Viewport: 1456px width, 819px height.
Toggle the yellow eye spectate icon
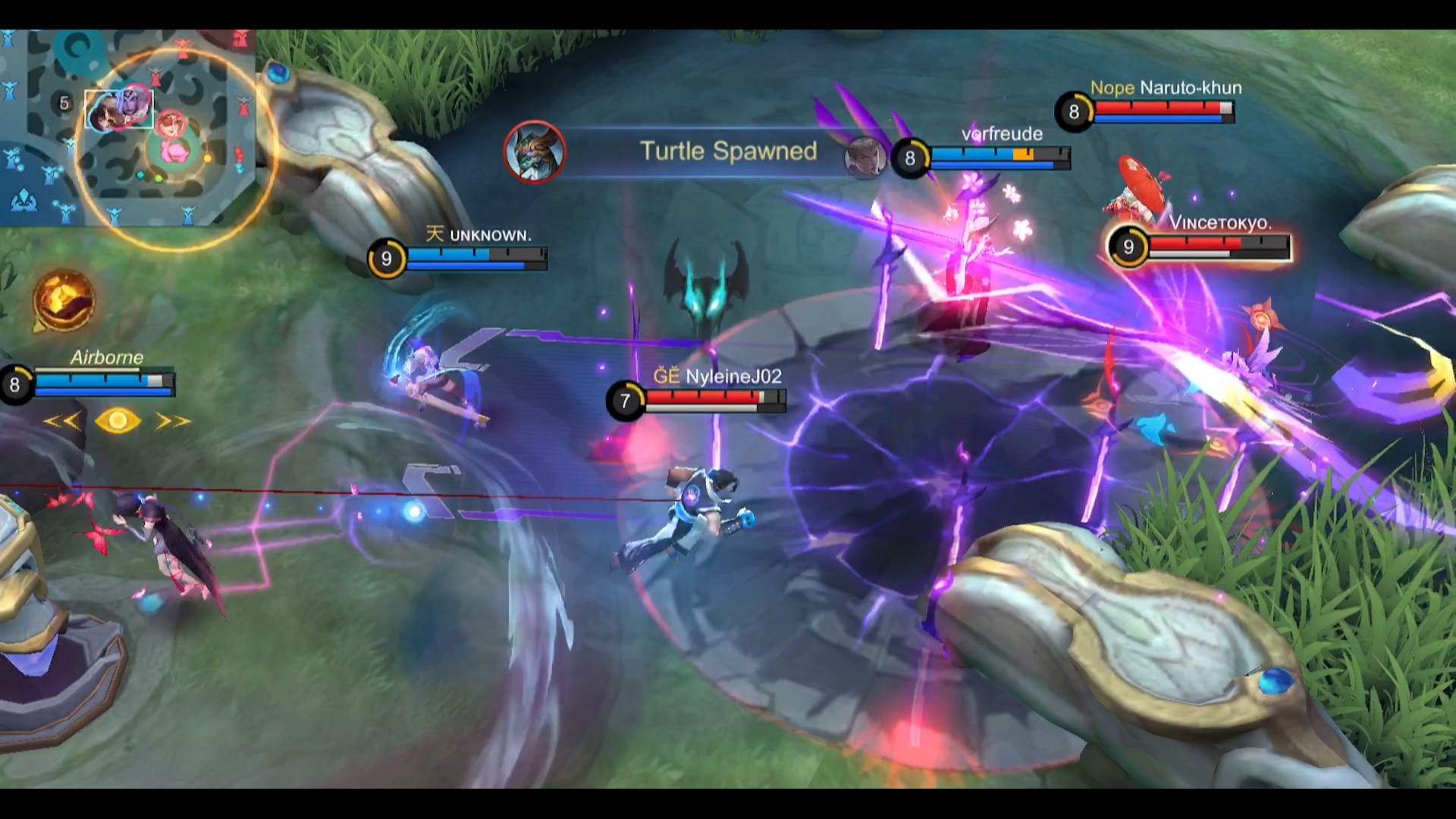pos(118,421)
